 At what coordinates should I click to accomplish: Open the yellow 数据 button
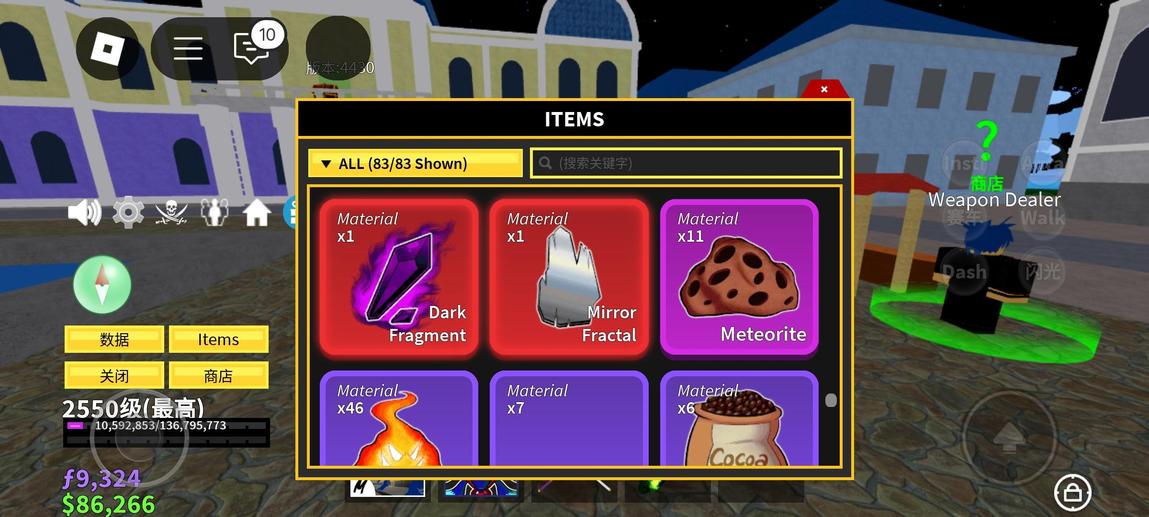pyautogui.click(x=114, y=340)
